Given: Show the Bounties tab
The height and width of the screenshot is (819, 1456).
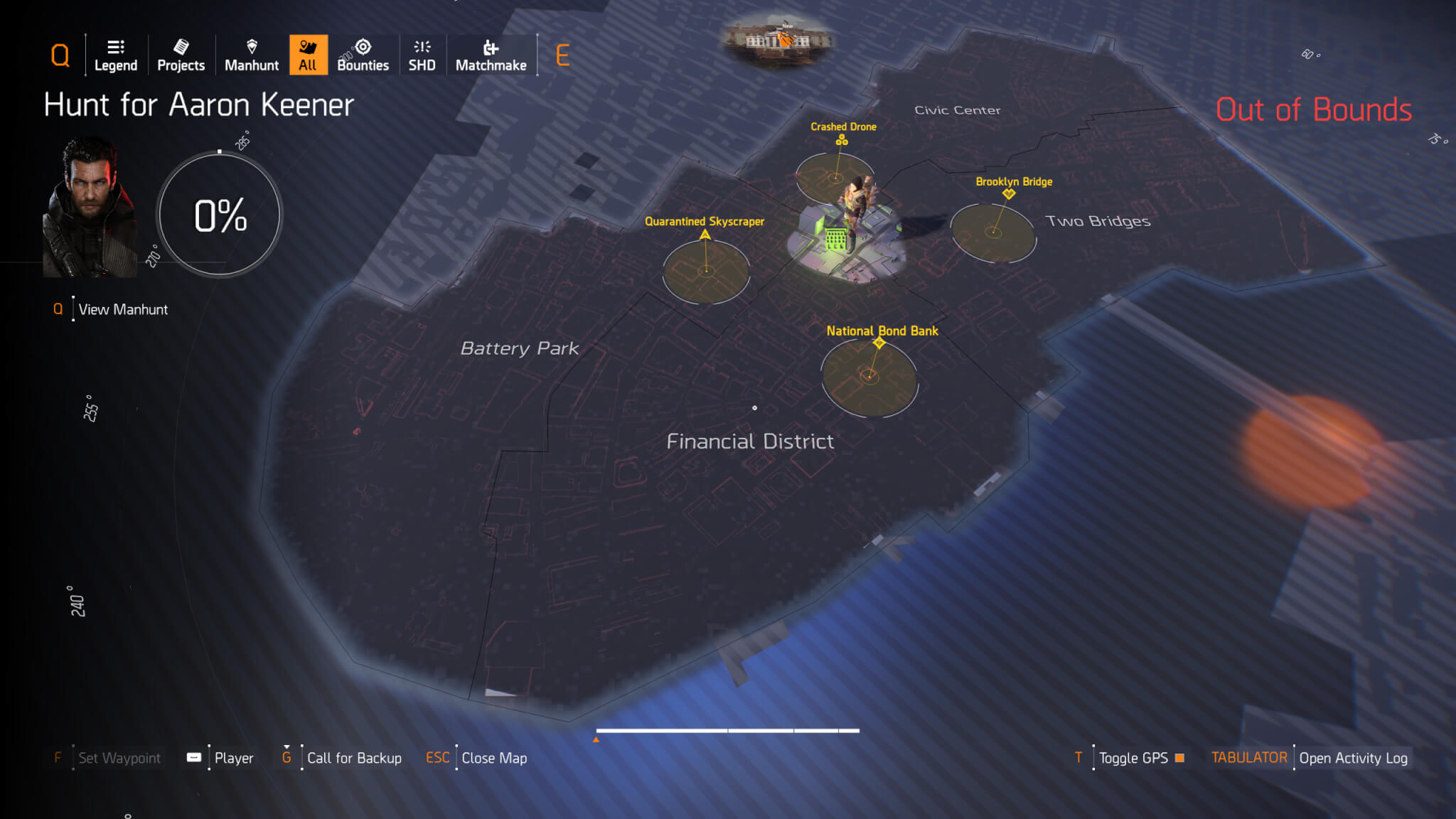Looking at the screenshot, I should click(363, 55).
